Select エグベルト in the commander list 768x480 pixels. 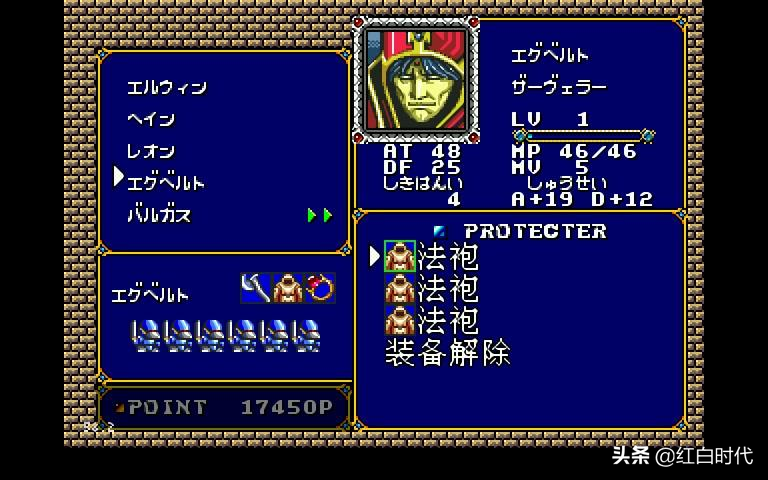click(x=165, y=183)
